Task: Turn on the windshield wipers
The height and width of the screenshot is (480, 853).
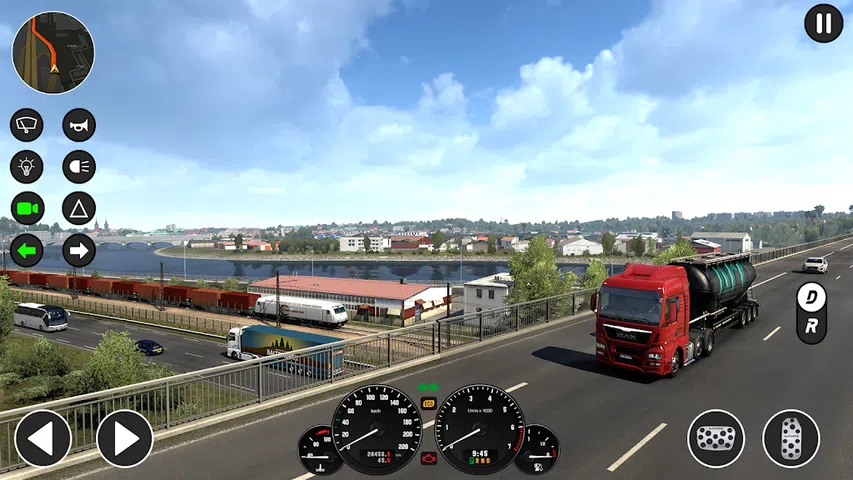Action: point(27,125)
